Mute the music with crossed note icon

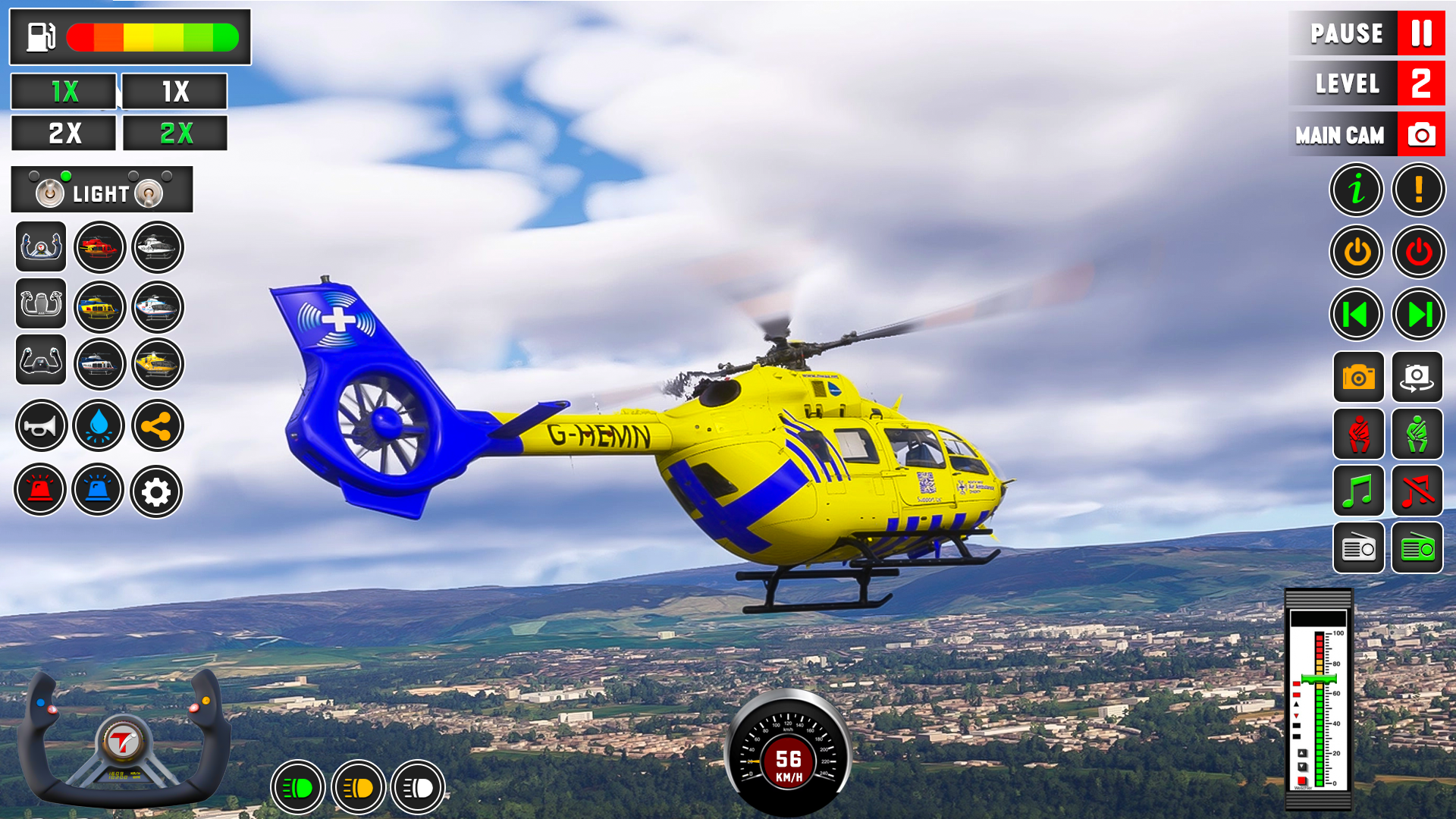click(x=1419, y=491)
